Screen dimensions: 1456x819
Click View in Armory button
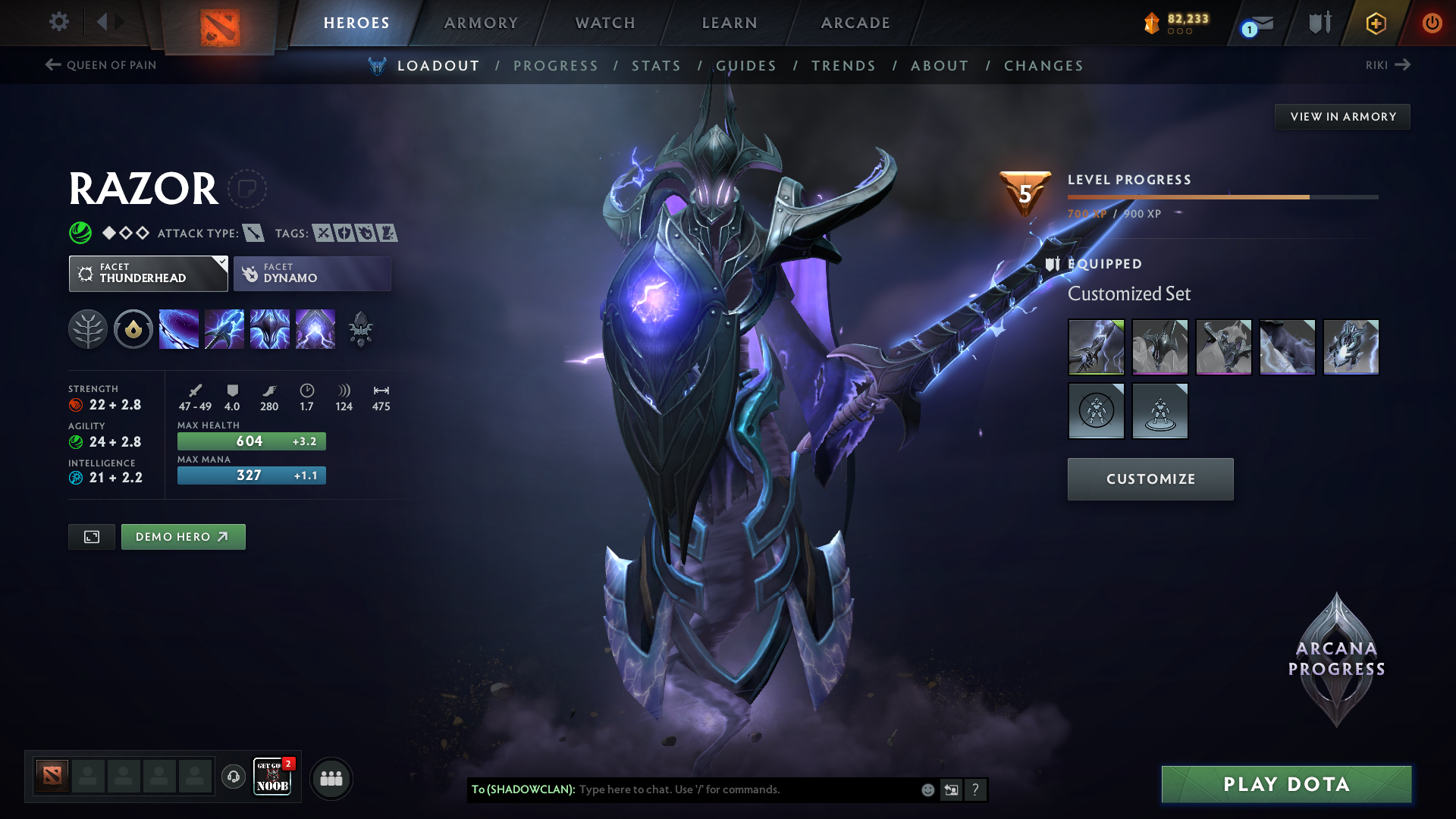click(1343, 117)
